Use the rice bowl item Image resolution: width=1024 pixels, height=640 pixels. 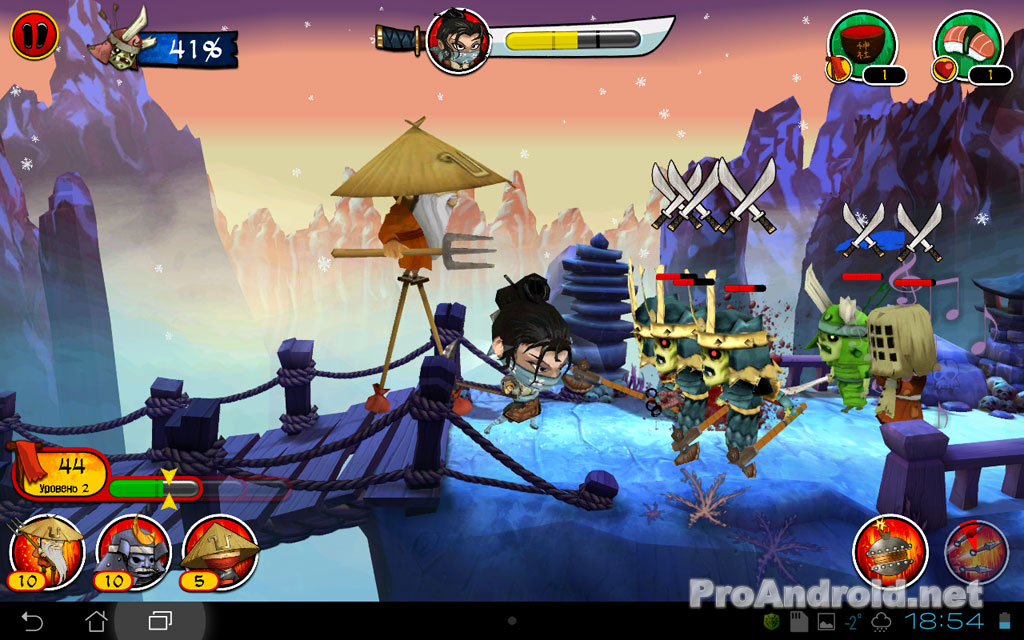click(x=861, y=42)
